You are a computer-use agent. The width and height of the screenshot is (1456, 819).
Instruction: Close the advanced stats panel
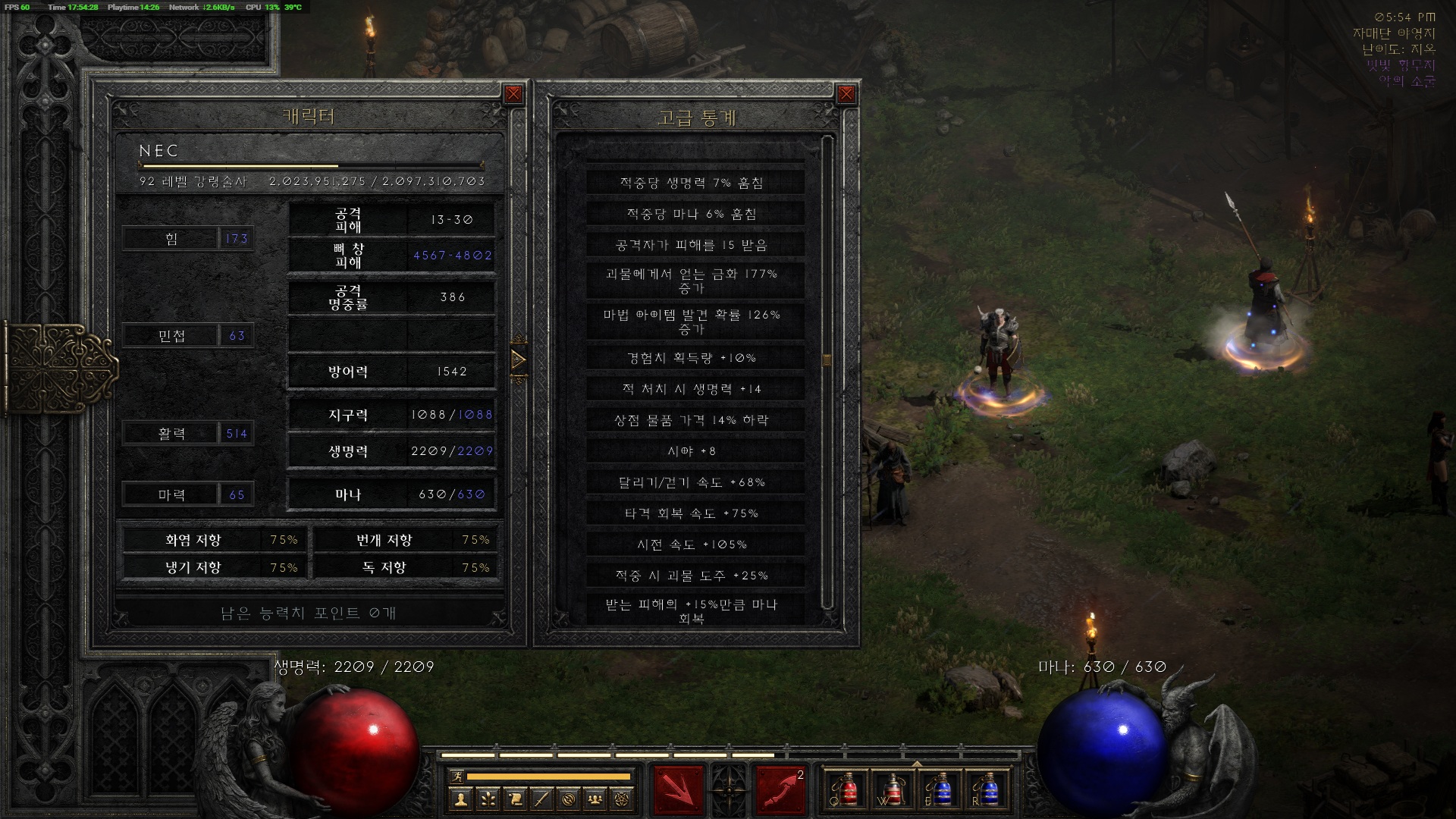coord(846,94)
